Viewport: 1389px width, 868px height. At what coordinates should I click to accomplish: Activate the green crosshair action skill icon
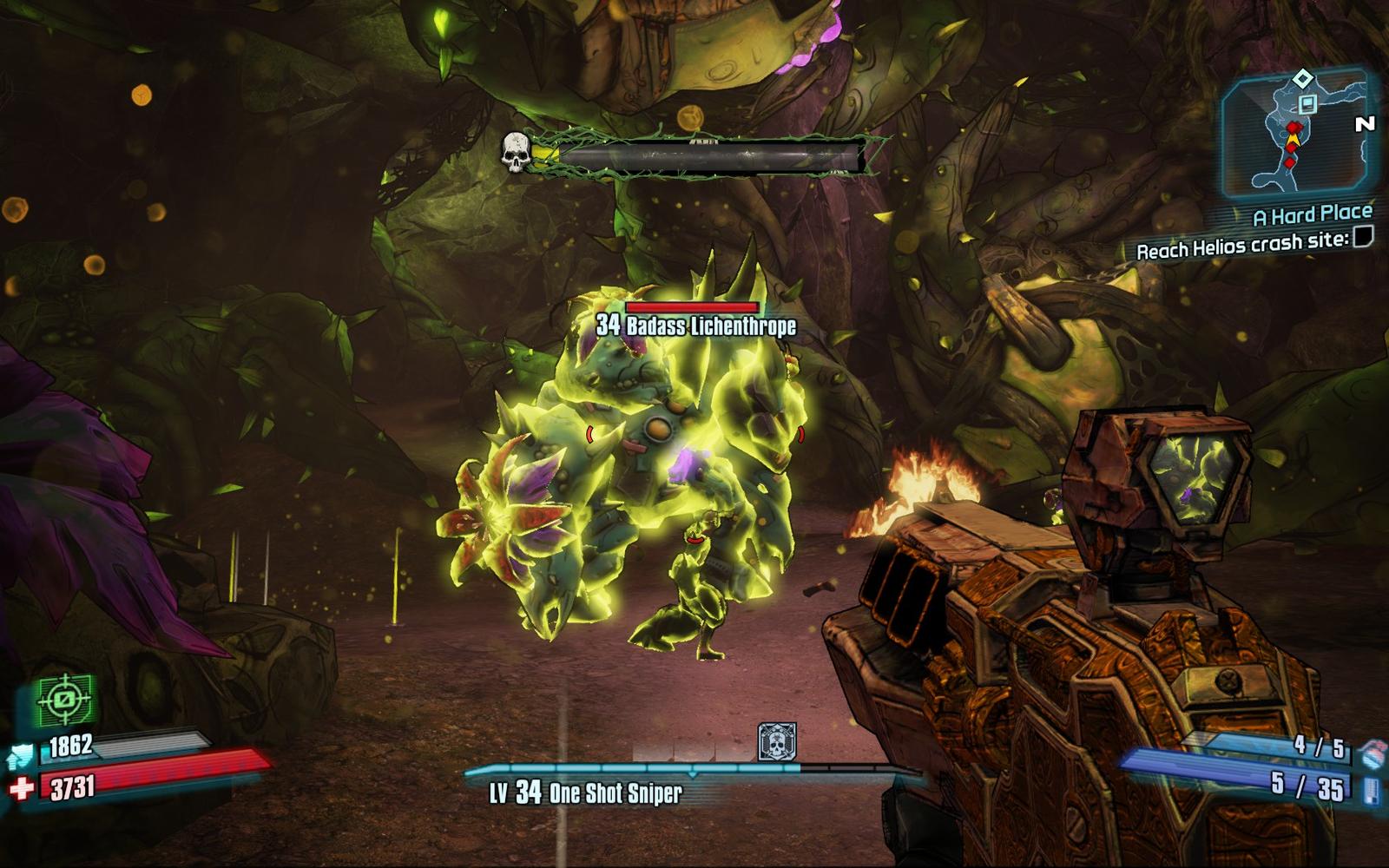65,700
